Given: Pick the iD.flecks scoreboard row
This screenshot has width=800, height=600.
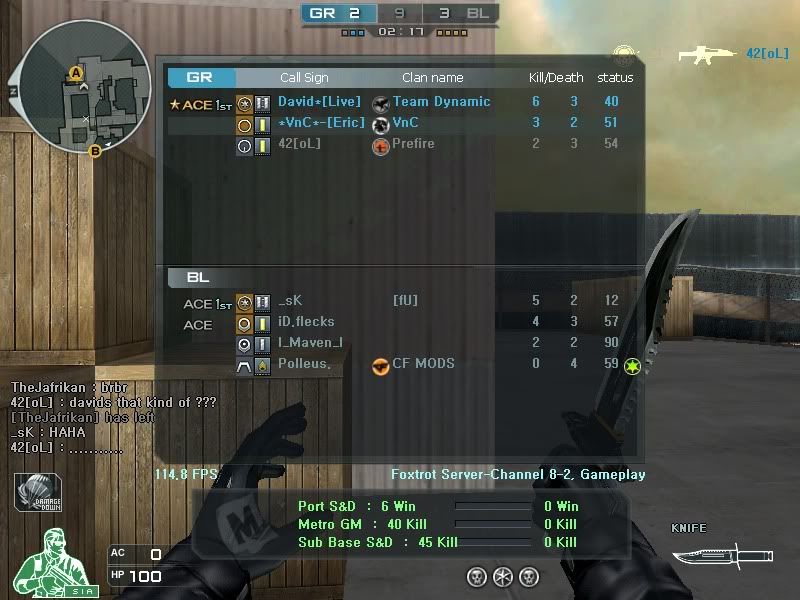Looking at the screenshot, I should 400,322.
